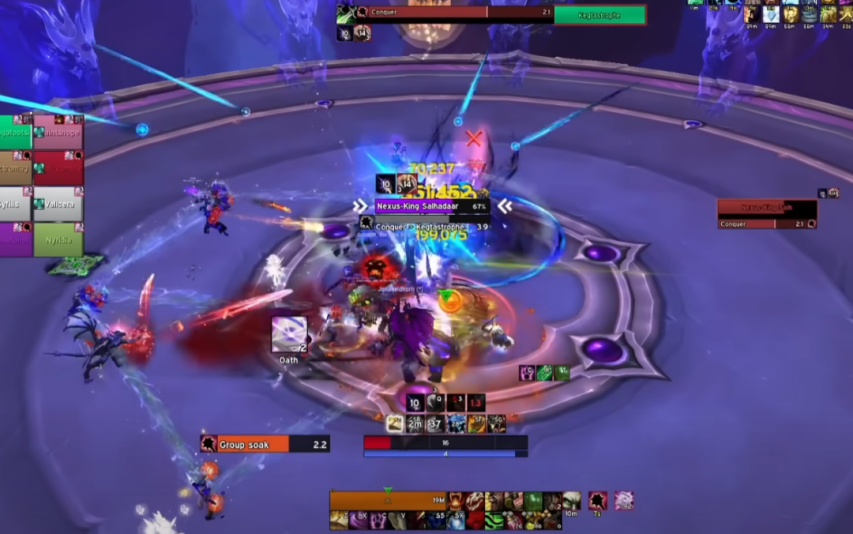This screenshot has height=534, width=853.
Task: Target Nyridia in the raid frames
Action: (58, 240)
